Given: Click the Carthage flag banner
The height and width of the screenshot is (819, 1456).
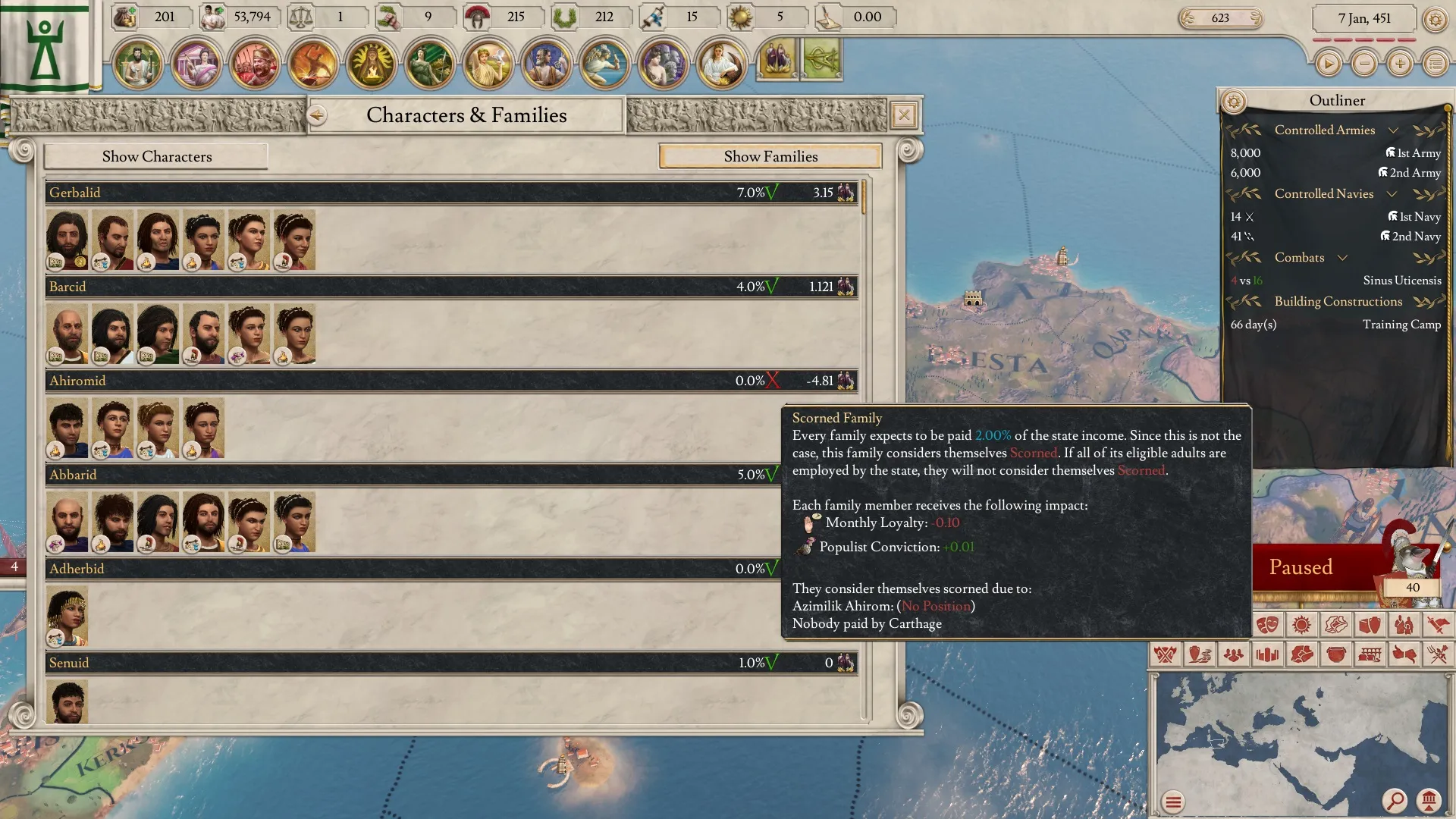Looking at the screenshot, I should pos(45,47).
